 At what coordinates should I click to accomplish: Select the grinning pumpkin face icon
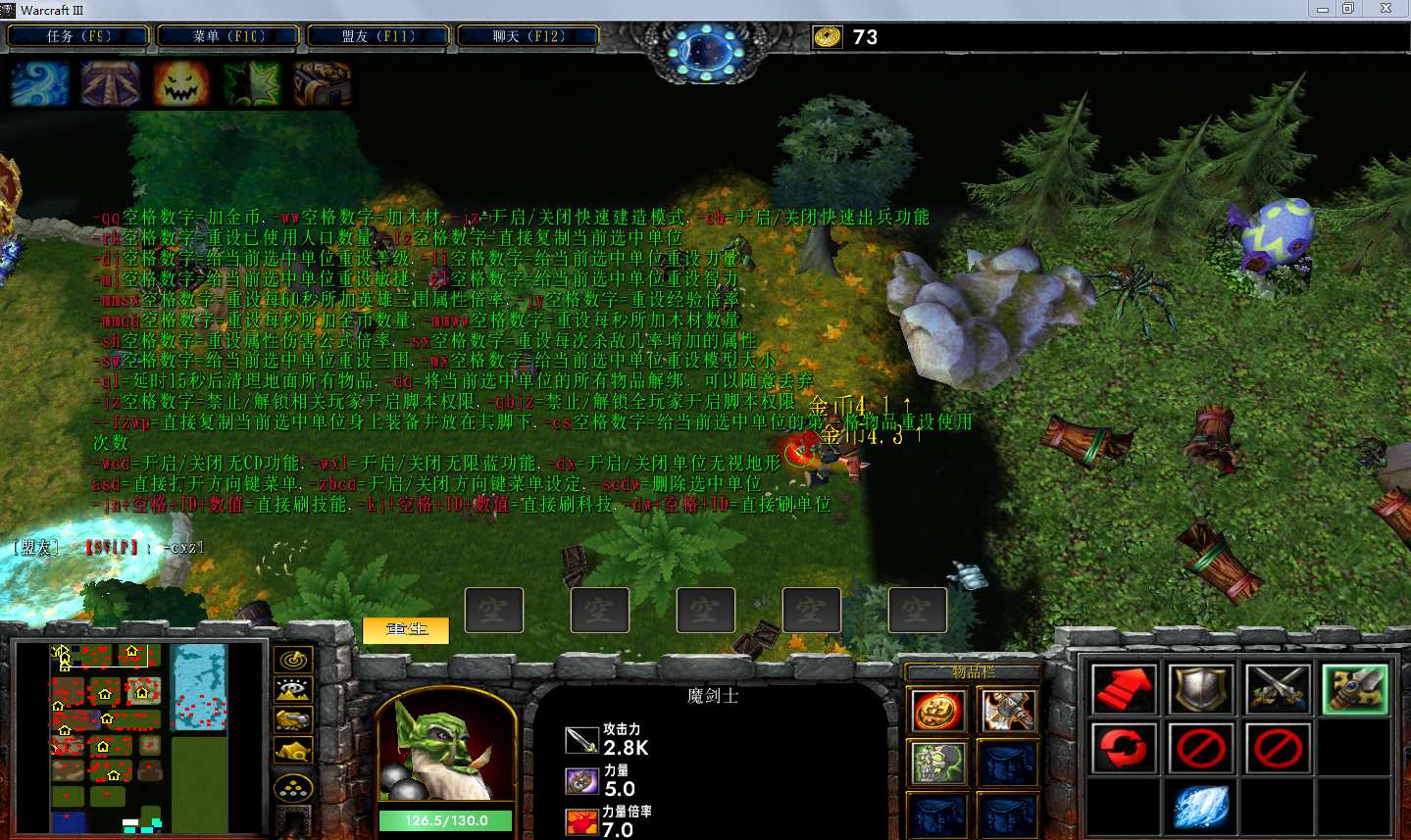pos(181,84)
